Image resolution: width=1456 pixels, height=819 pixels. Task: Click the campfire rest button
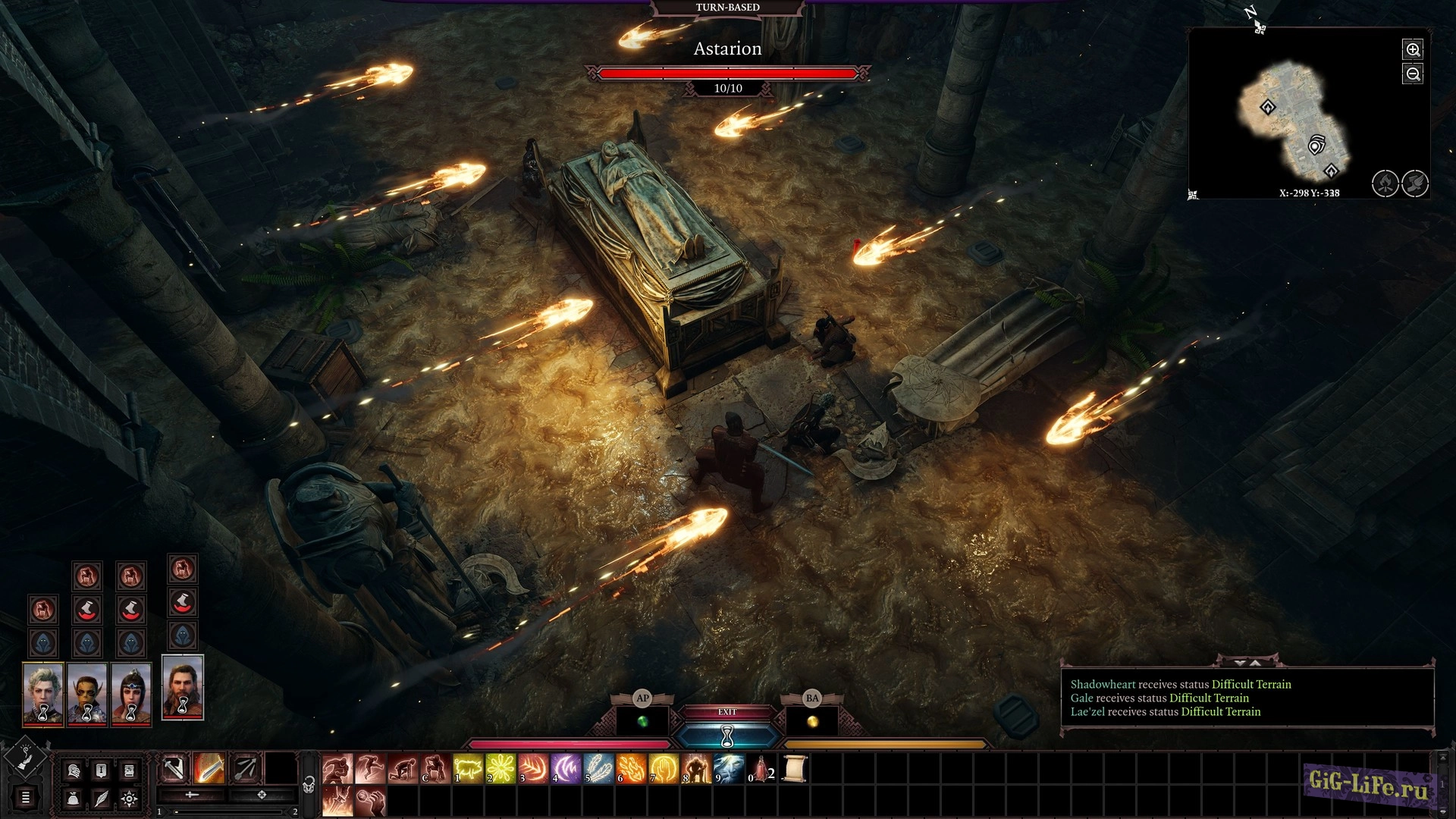click(x=1385, y=184)
